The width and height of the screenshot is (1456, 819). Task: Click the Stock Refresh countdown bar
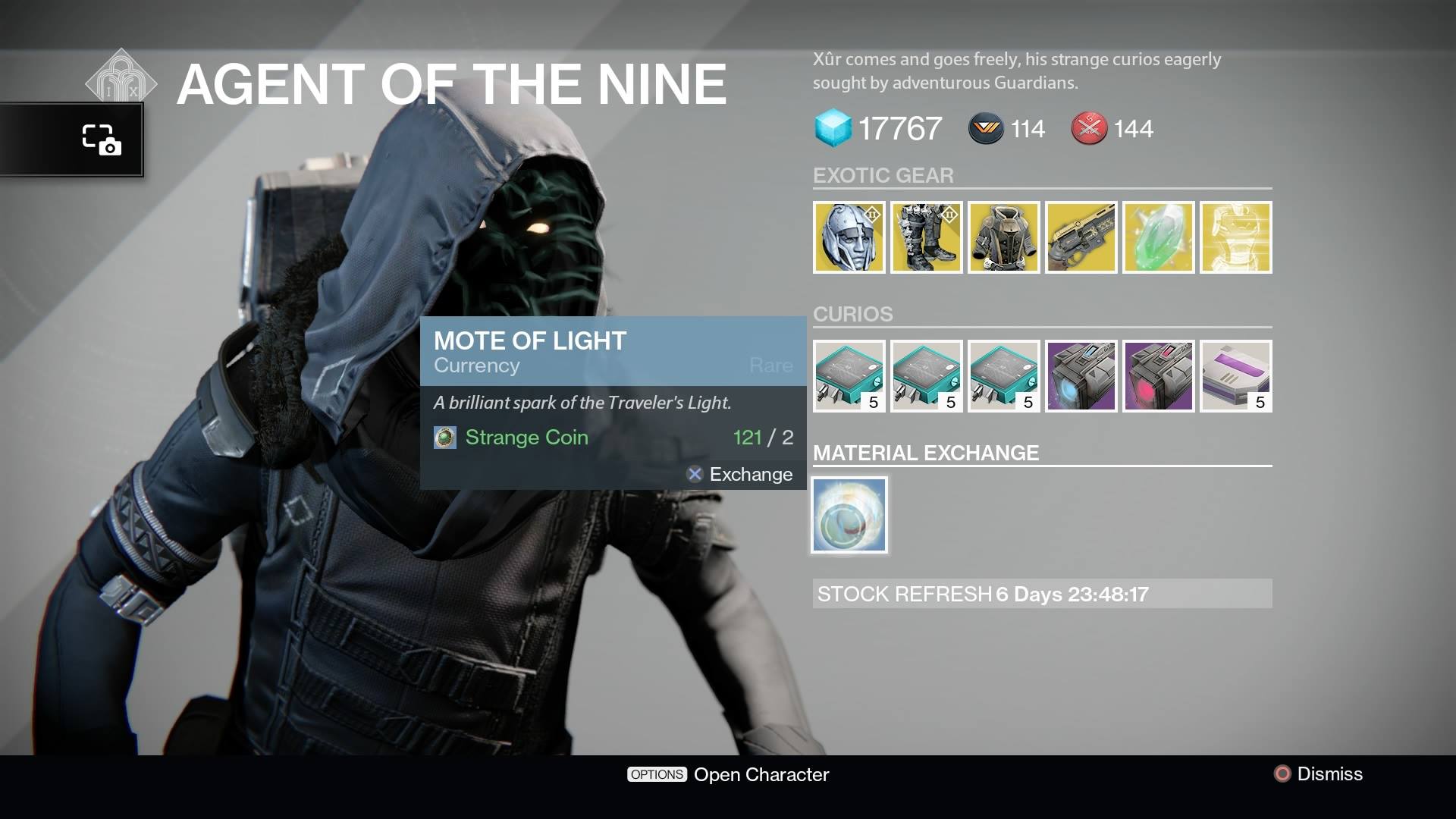[x=1042, y=595]
